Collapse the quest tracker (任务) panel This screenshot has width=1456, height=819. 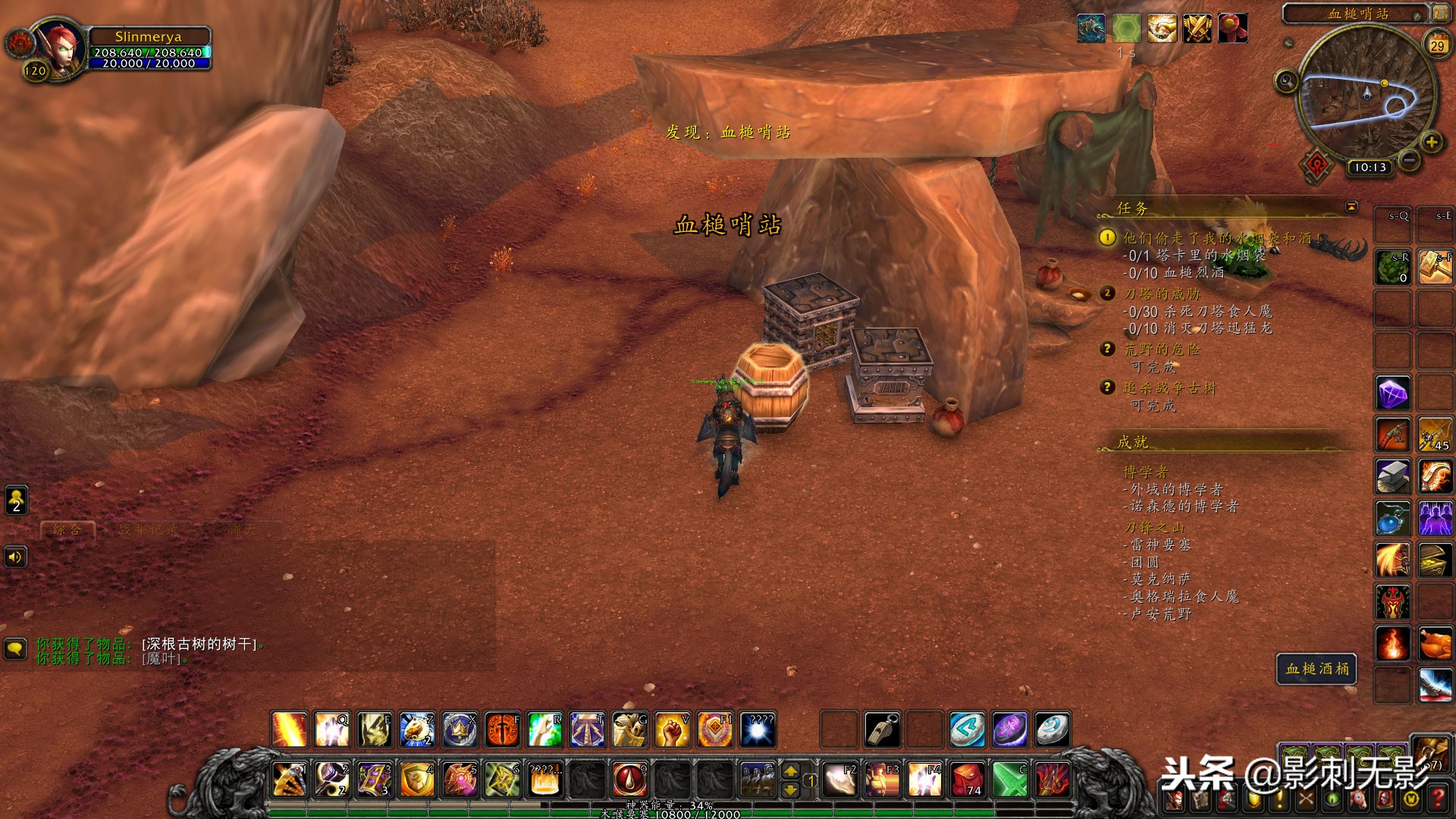tap(1351, 206)
